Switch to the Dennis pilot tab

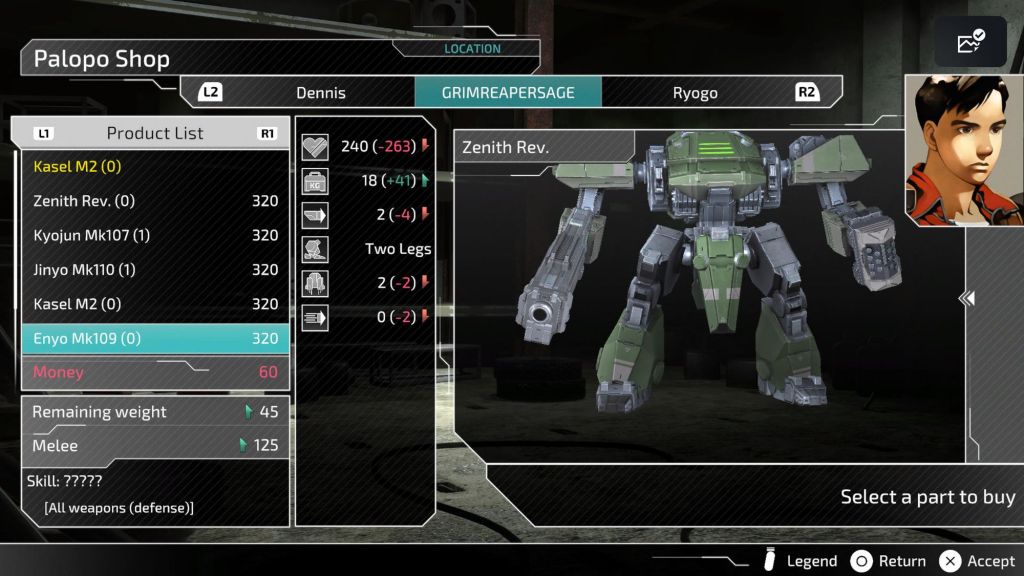tap(320, 93)
